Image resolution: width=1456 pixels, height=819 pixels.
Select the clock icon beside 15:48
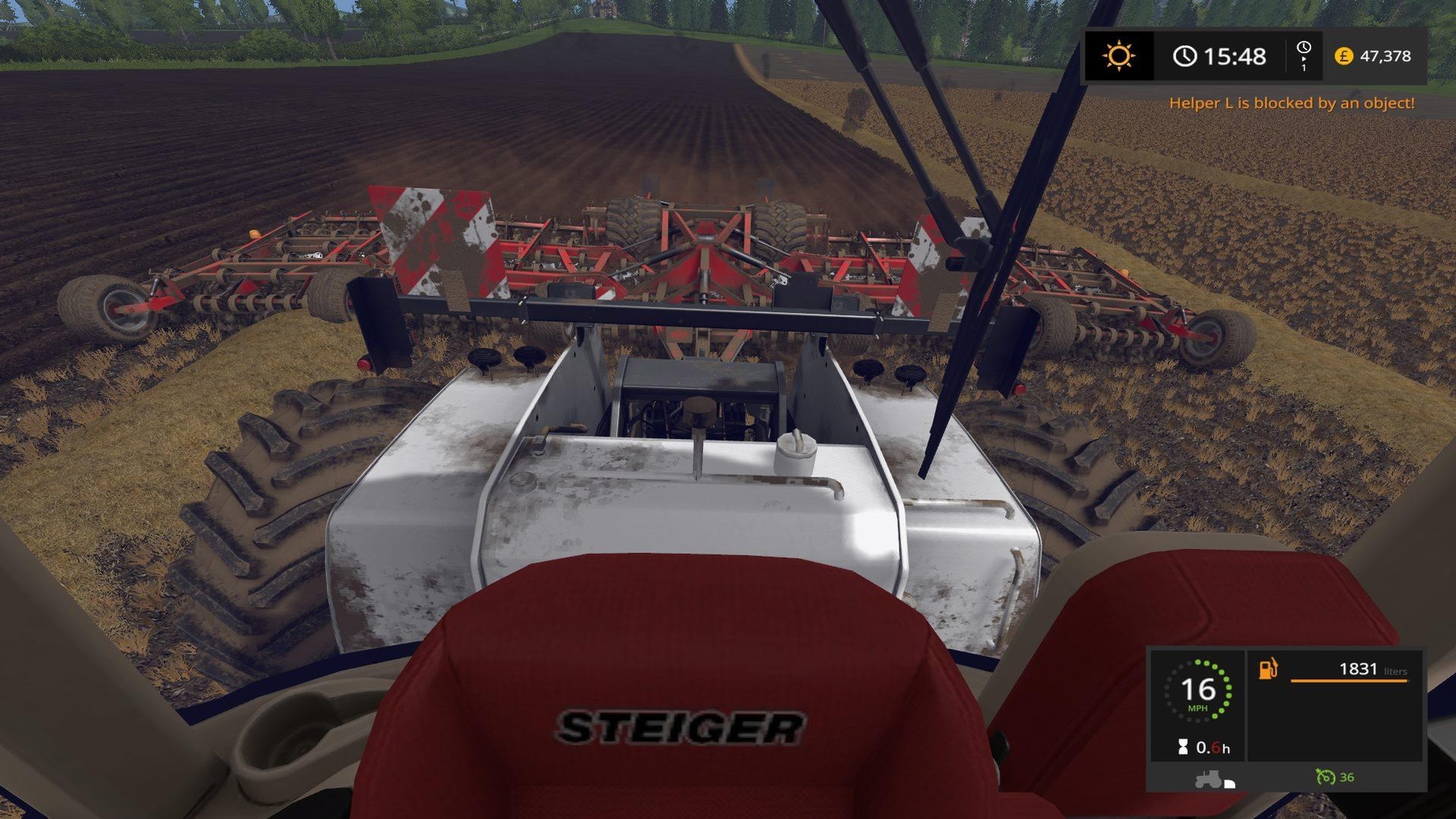(1184, 57)
